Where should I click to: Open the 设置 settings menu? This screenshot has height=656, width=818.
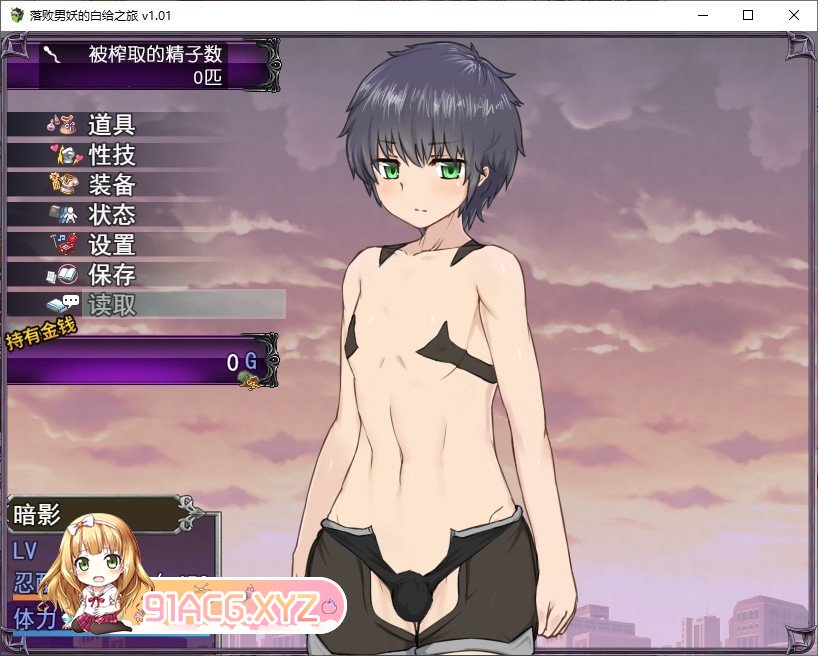point(110,245)
